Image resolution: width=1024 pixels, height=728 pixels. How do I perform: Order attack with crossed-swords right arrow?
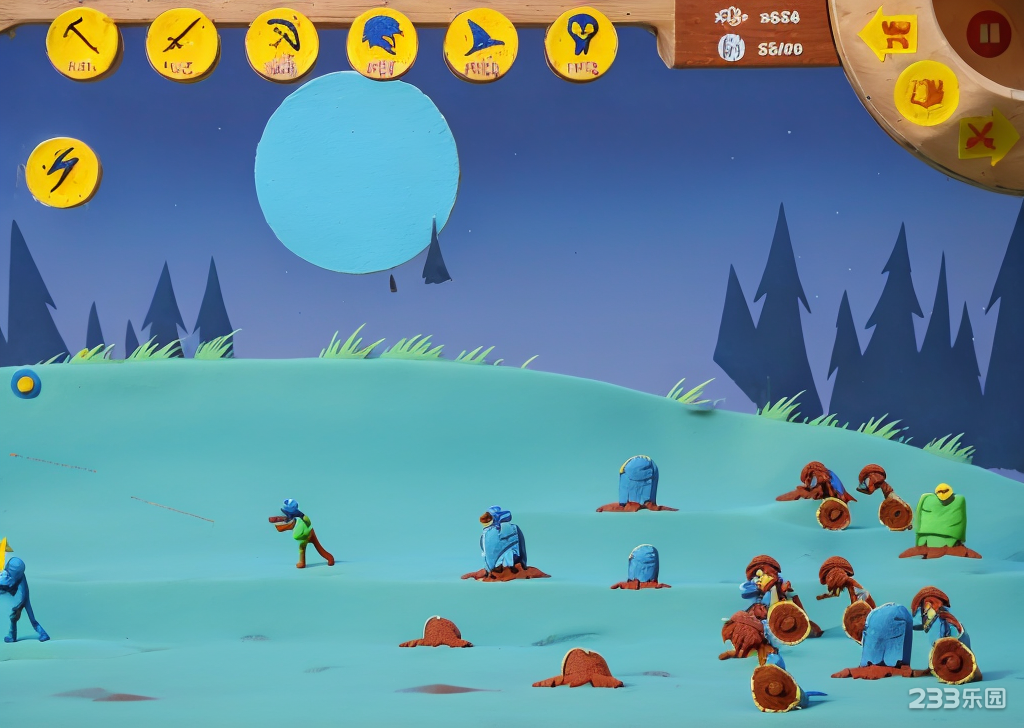coord(988,136)
